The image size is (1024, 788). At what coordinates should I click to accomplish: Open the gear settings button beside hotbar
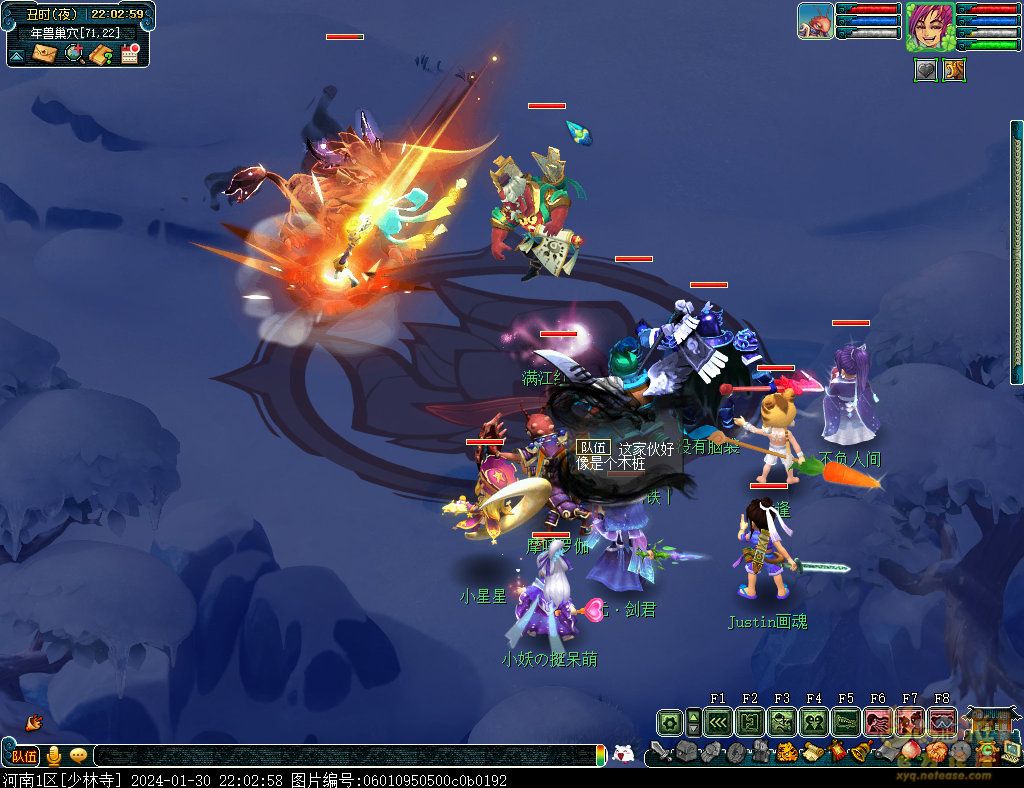pos(669,722)
